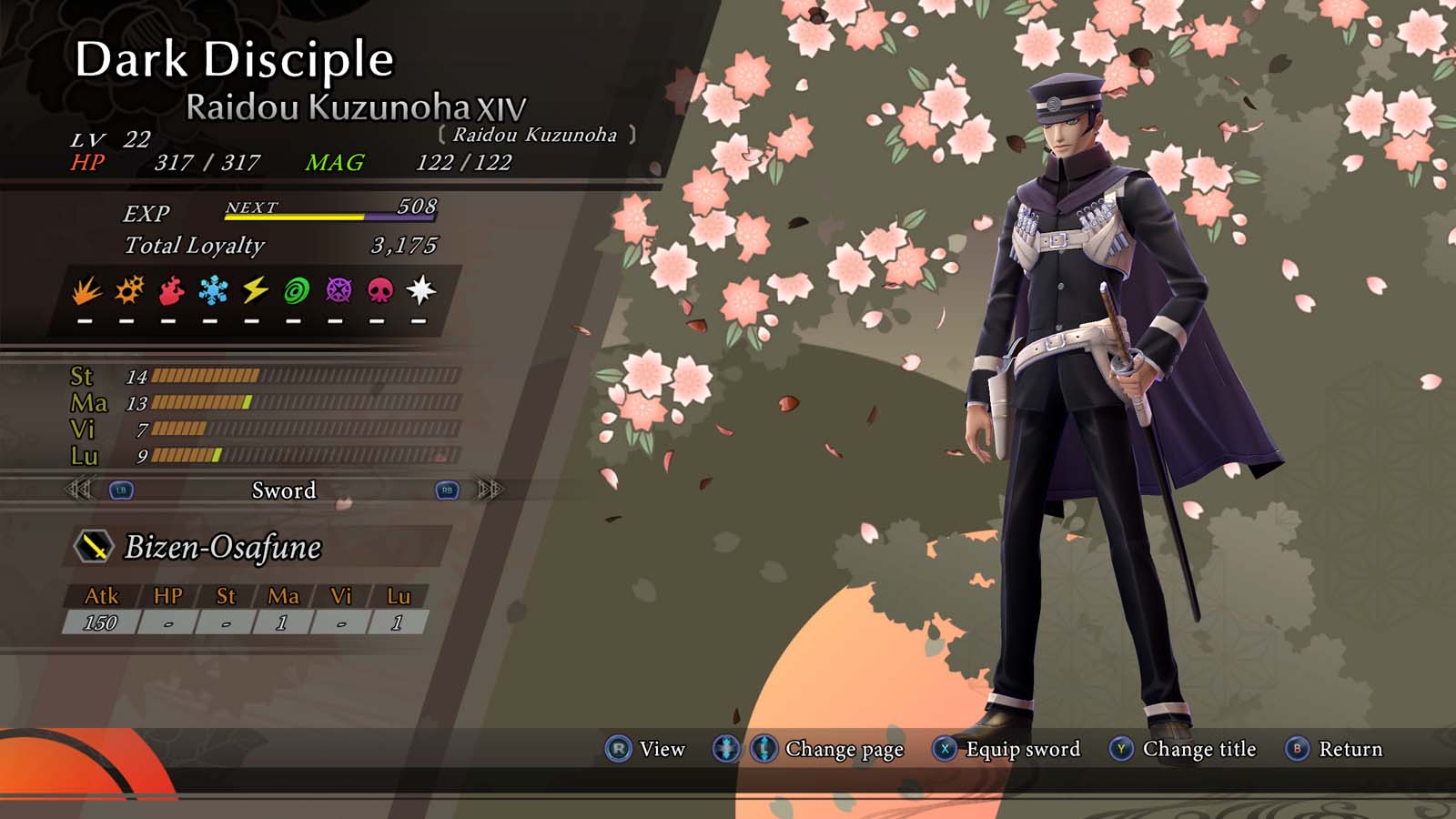Click the blue snowflake ice affinity icon
The width and height of the screenshot is (1456, 819).
[x=212, y=291]
